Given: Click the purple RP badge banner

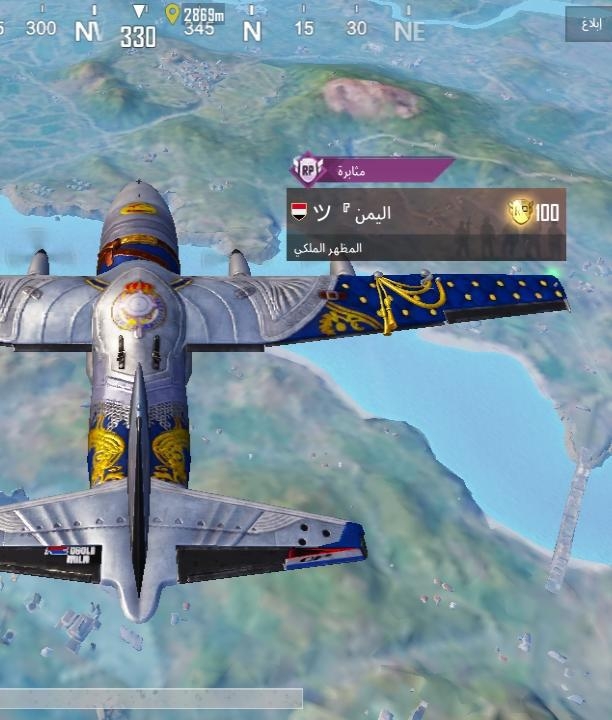Looking at the screenshot, I should click(x=370, y=170).
